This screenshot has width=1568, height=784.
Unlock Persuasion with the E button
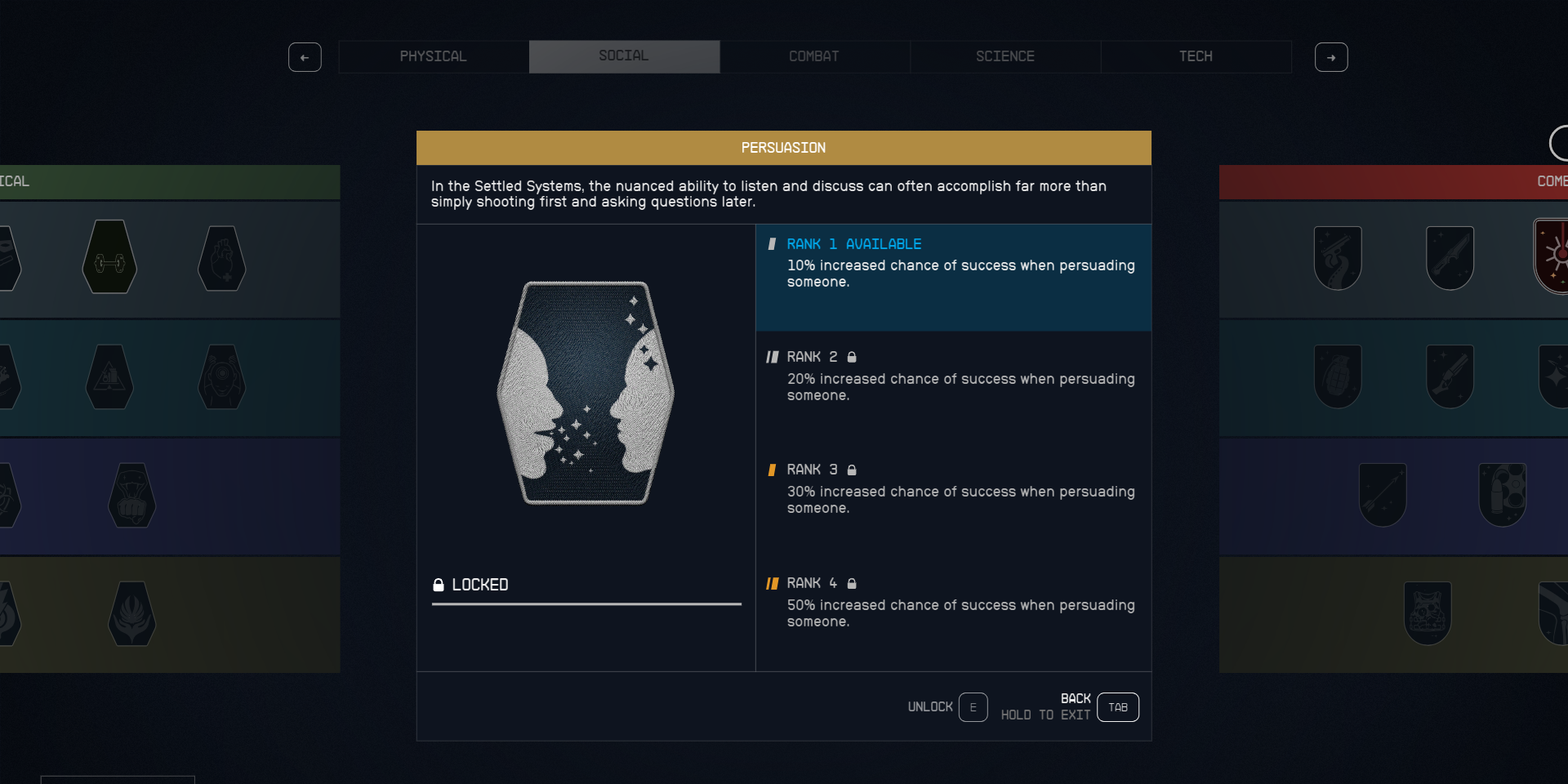point(973,707)
